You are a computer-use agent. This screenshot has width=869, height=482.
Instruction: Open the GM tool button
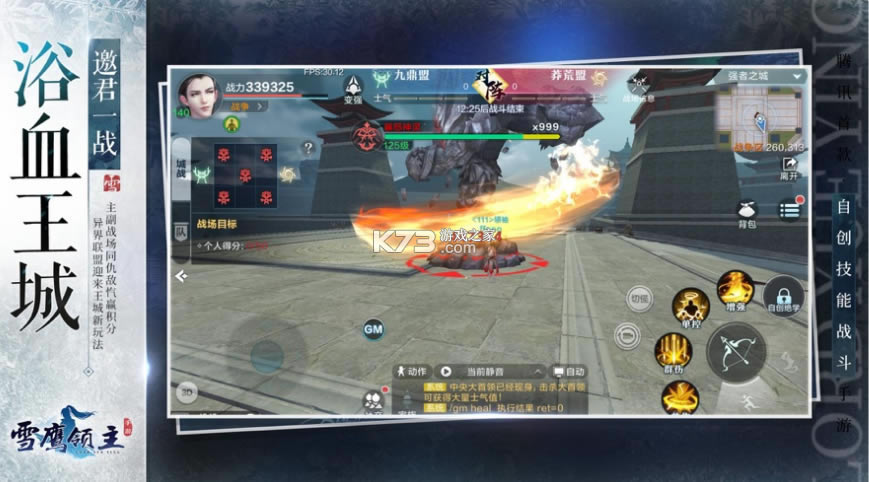click(x=373, y=329)
